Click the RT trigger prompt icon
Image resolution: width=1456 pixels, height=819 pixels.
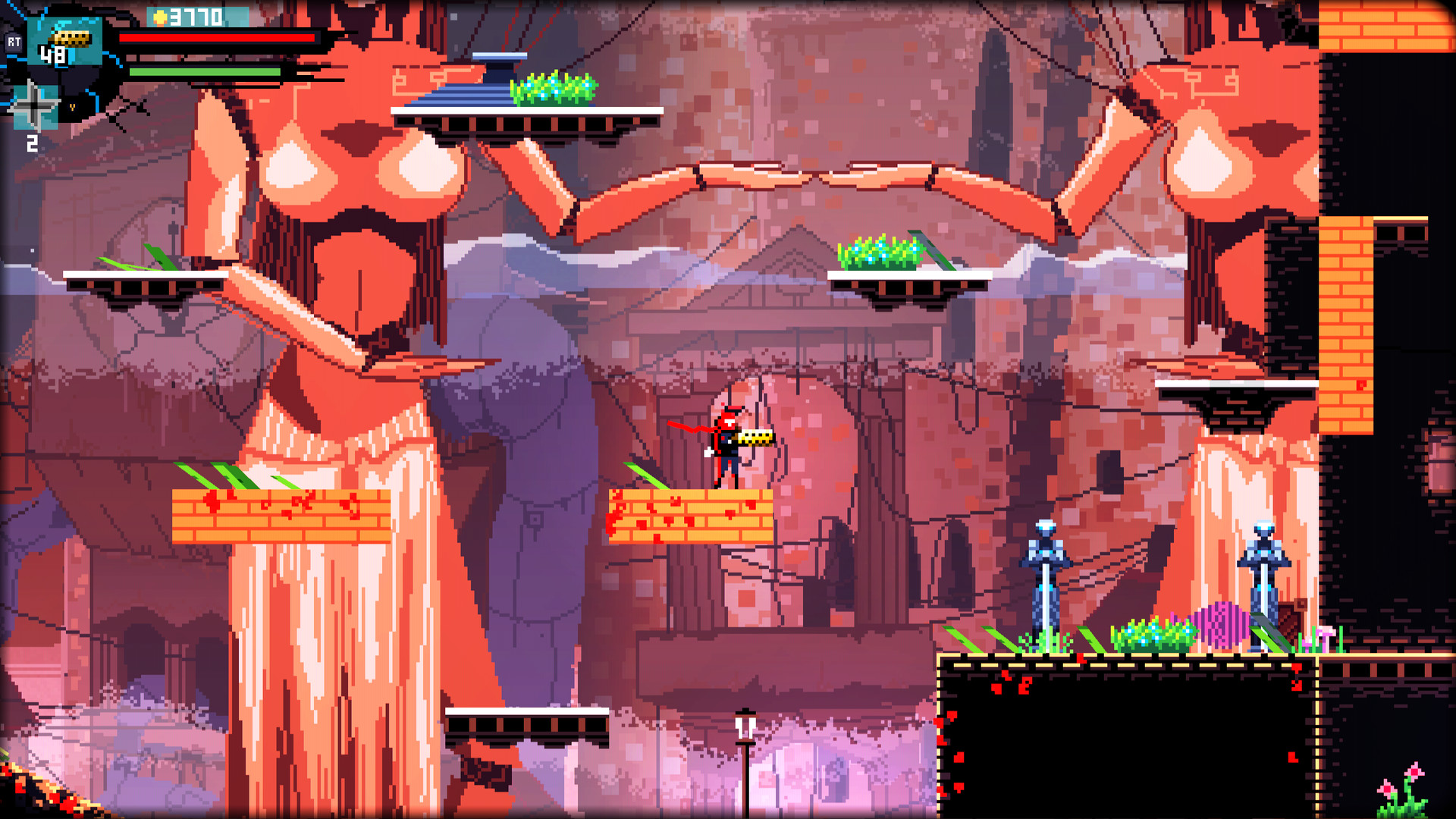pyautogui.click(x=14, y=42)
